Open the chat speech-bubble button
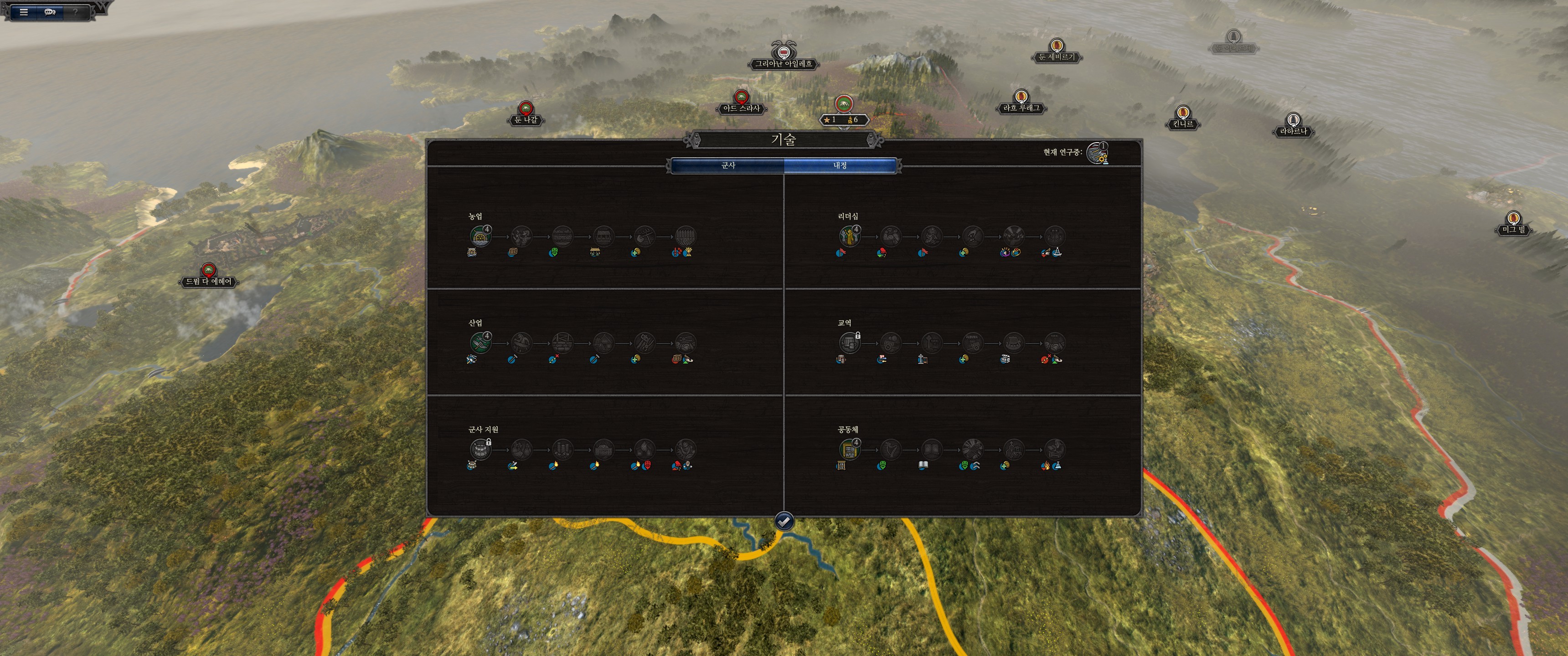 pos(50,11)
